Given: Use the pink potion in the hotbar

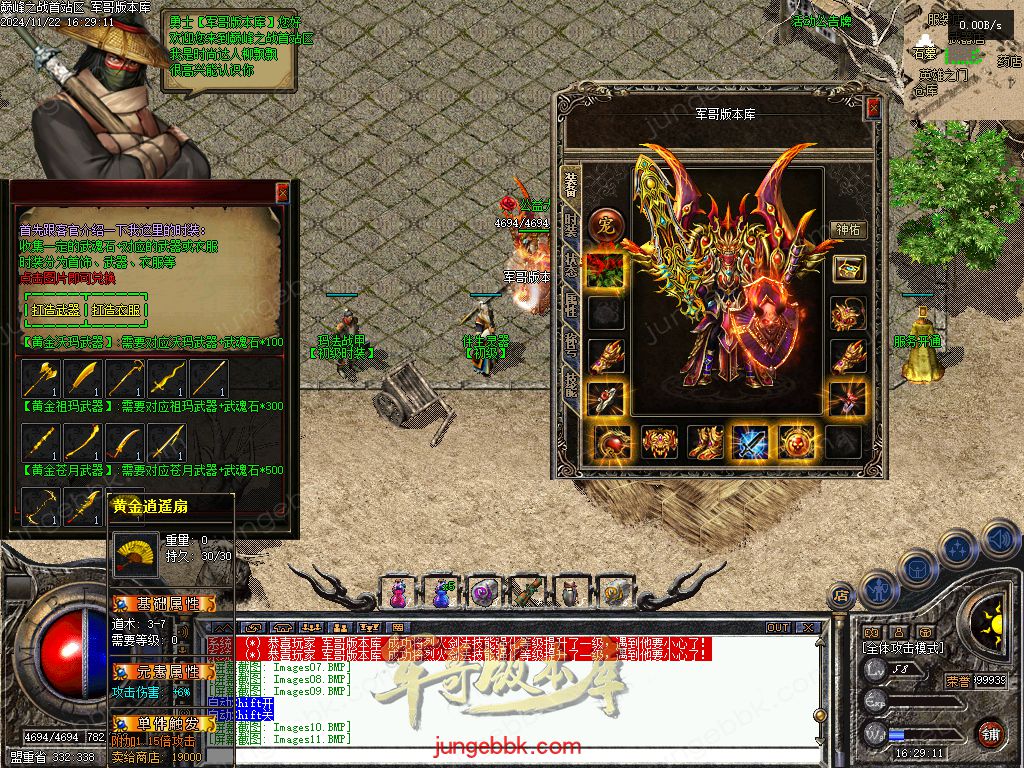Looking at the screenshot, I should tap(398, 593).
